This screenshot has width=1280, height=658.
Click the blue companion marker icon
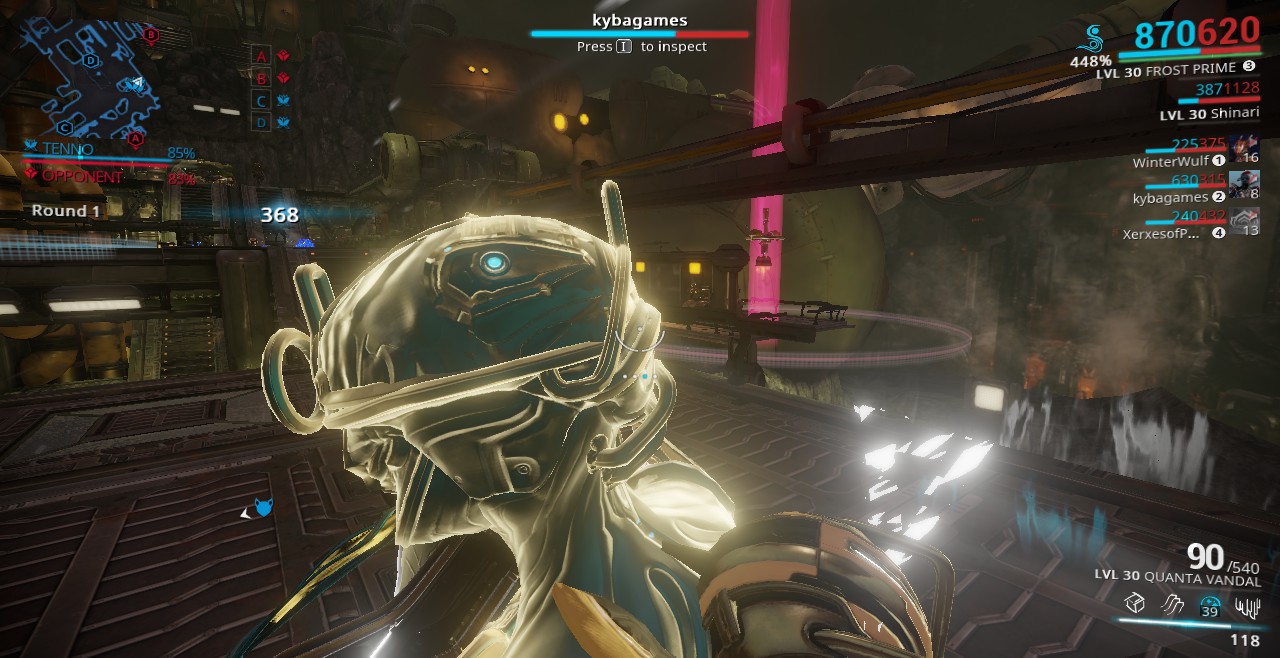[262, 508]
